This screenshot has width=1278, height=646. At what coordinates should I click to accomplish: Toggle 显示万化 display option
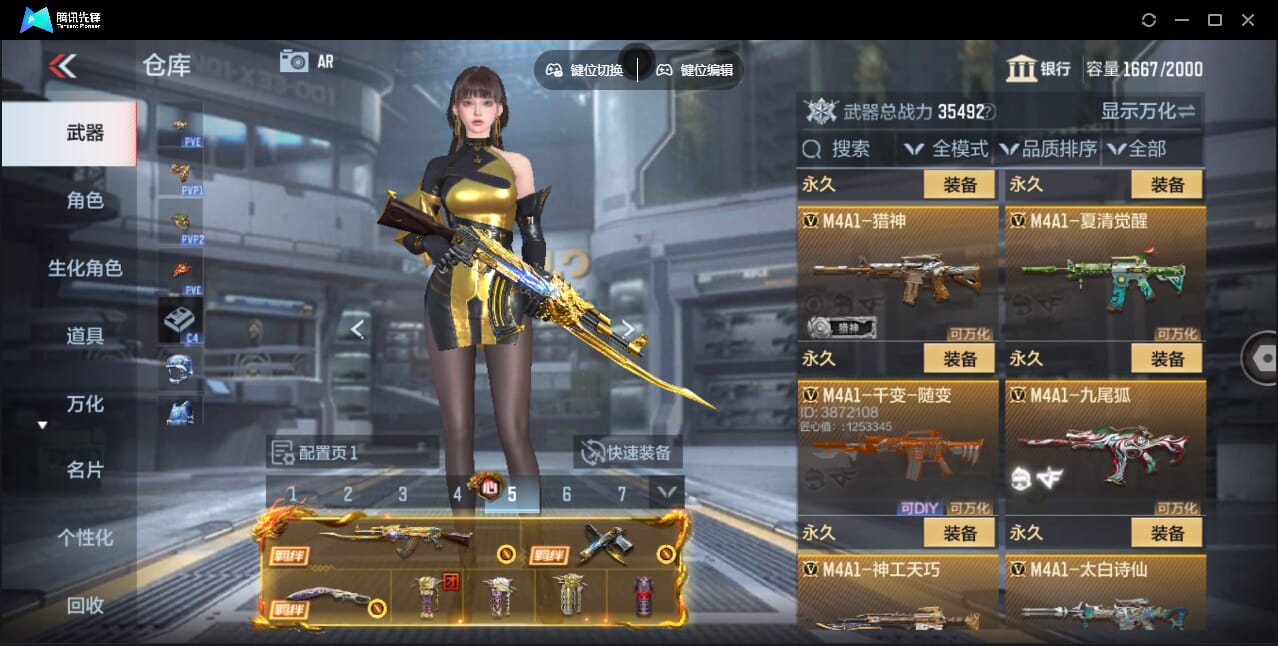coord(1148,111)
